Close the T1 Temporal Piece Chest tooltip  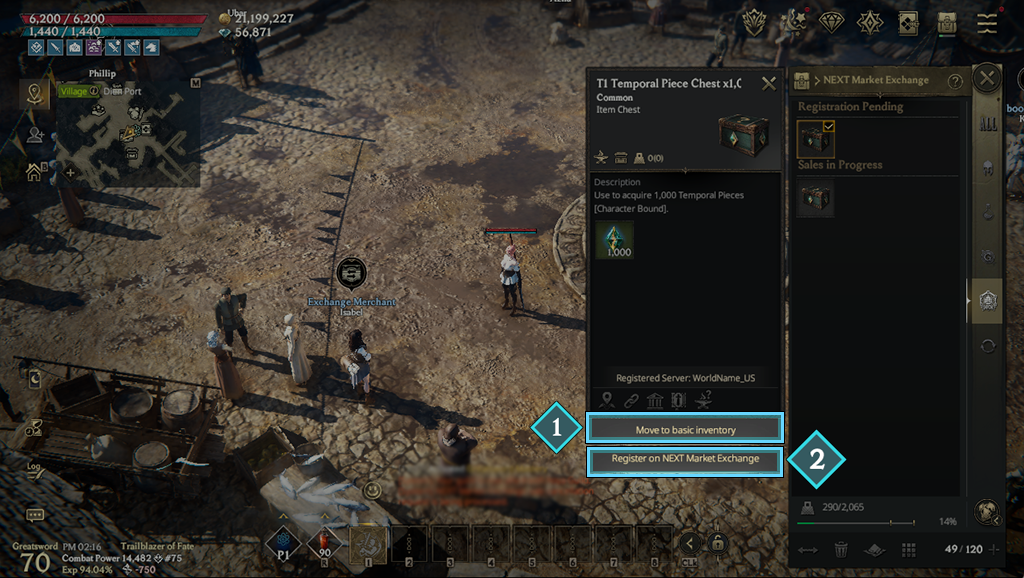pos(769,84)
